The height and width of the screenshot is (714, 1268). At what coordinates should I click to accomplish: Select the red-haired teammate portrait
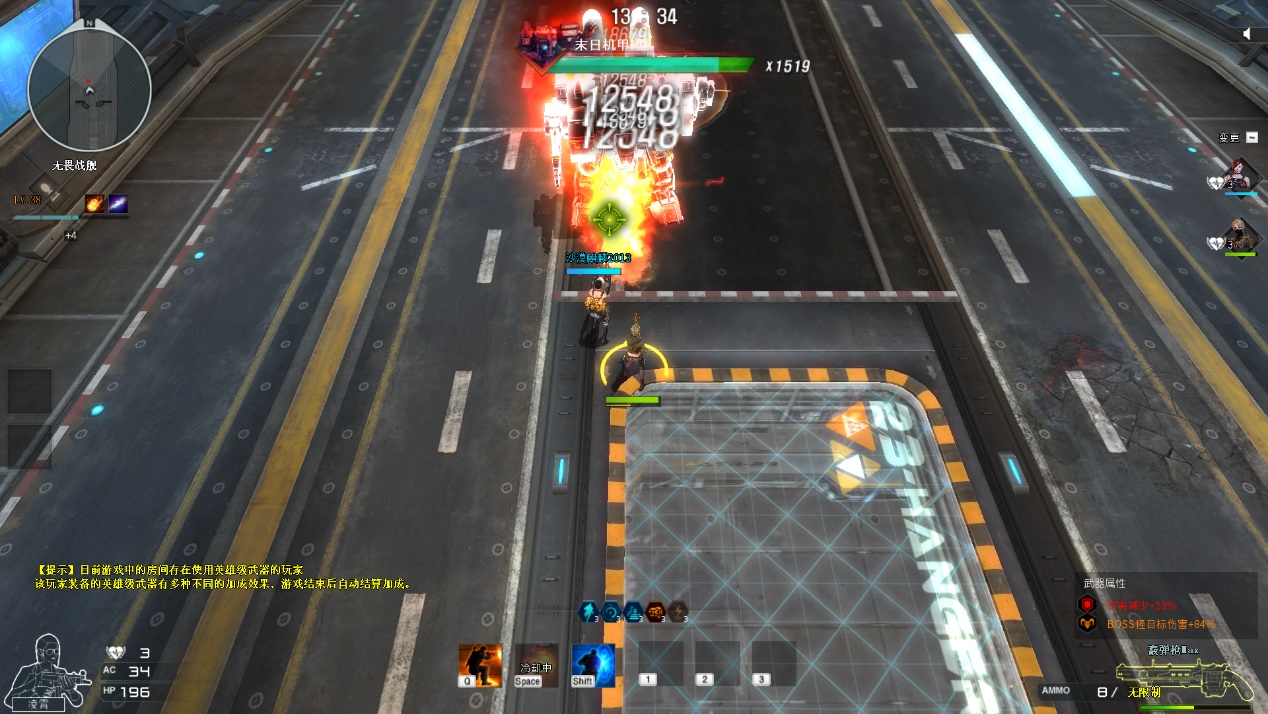1240,173
